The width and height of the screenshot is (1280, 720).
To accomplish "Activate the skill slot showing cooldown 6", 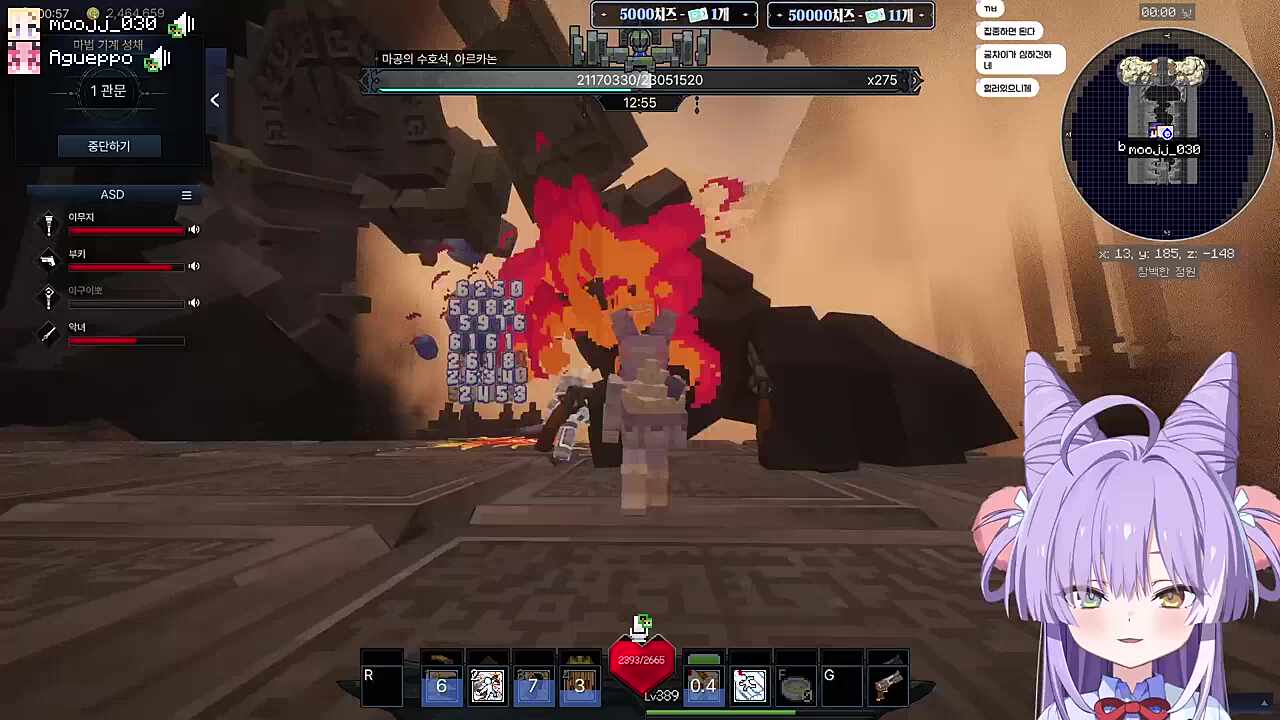I will pos(441,685).
